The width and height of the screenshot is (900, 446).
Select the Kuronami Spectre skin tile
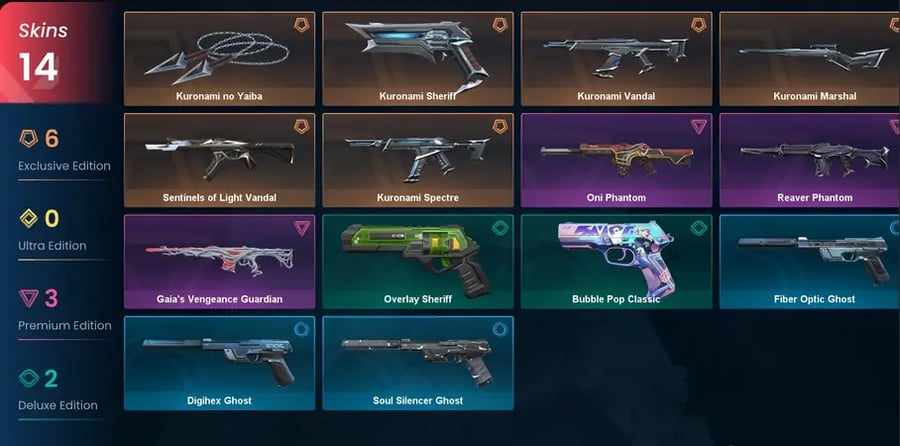click(x=418, y=160)
